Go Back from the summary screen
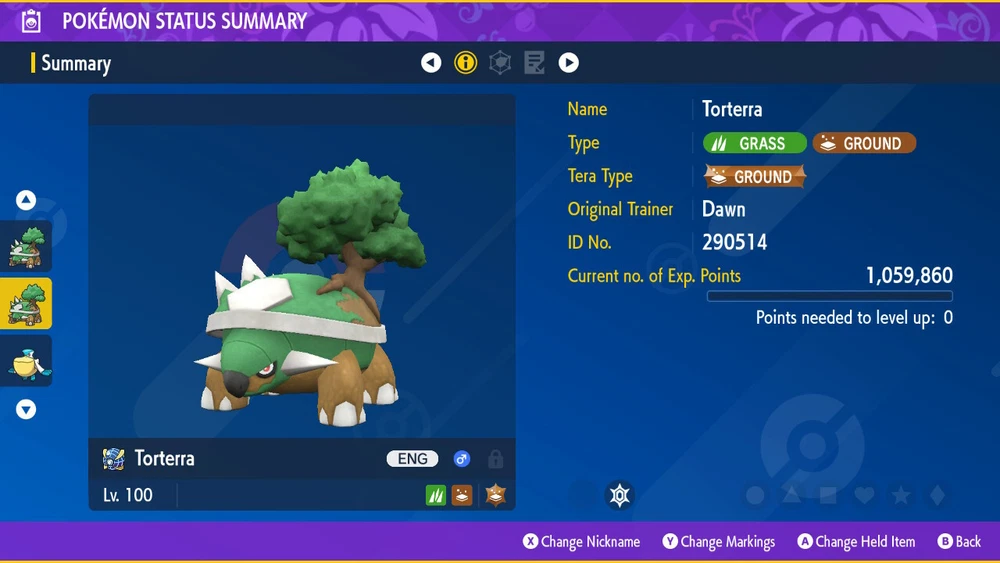 tap(958, 542)
